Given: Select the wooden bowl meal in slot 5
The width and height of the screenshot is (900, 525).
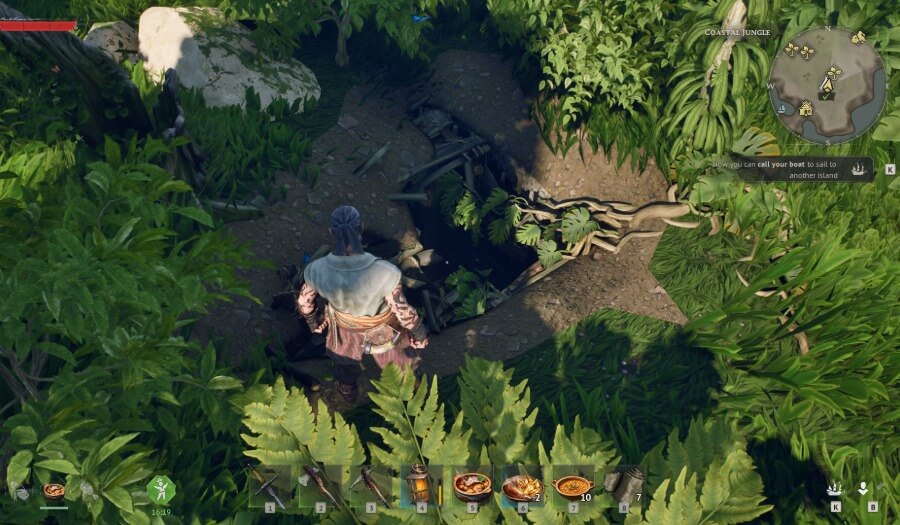Looking at the screenshot, I should pos(471,486).
